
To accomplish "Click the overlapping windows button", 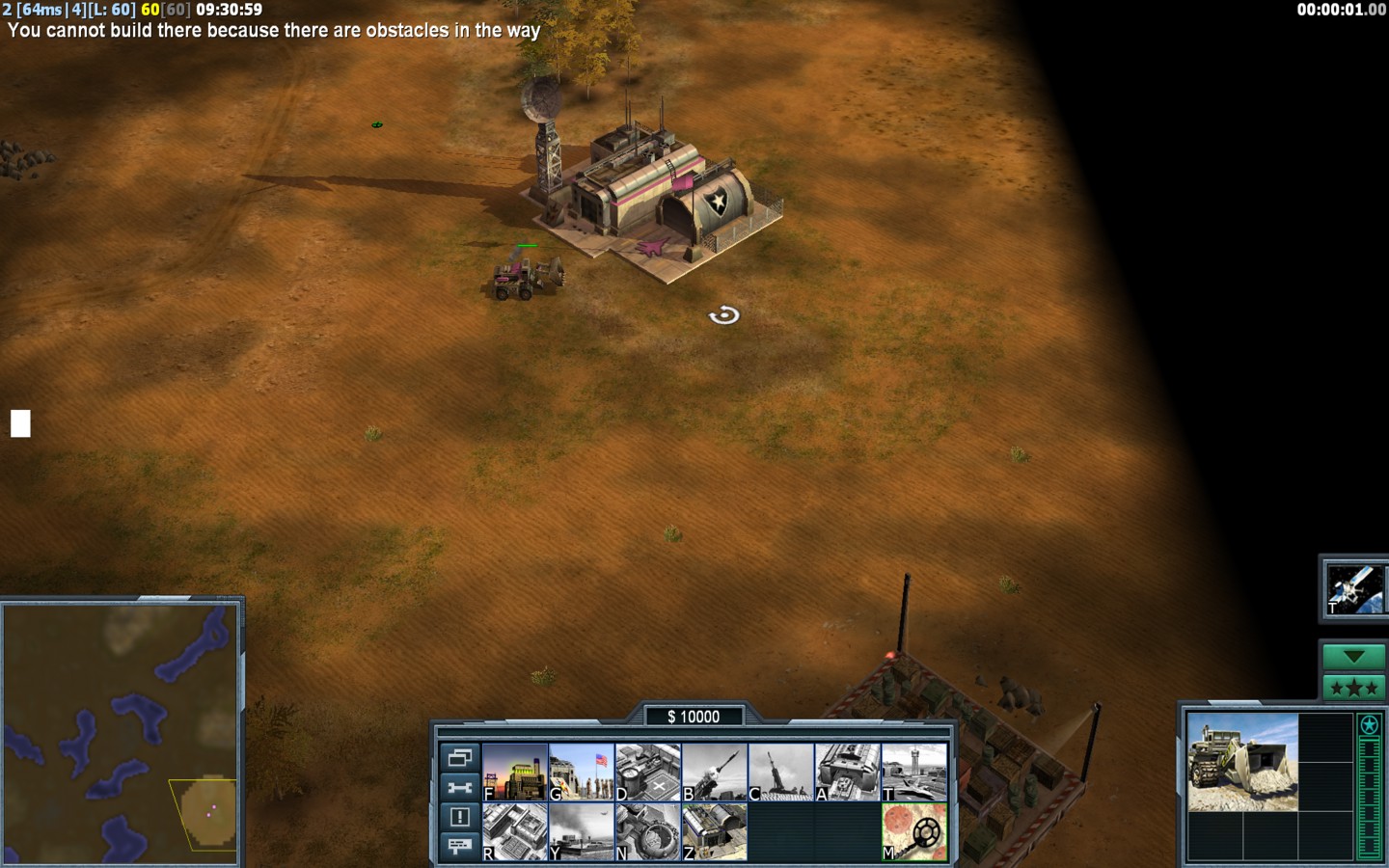I will click(459, 757).
